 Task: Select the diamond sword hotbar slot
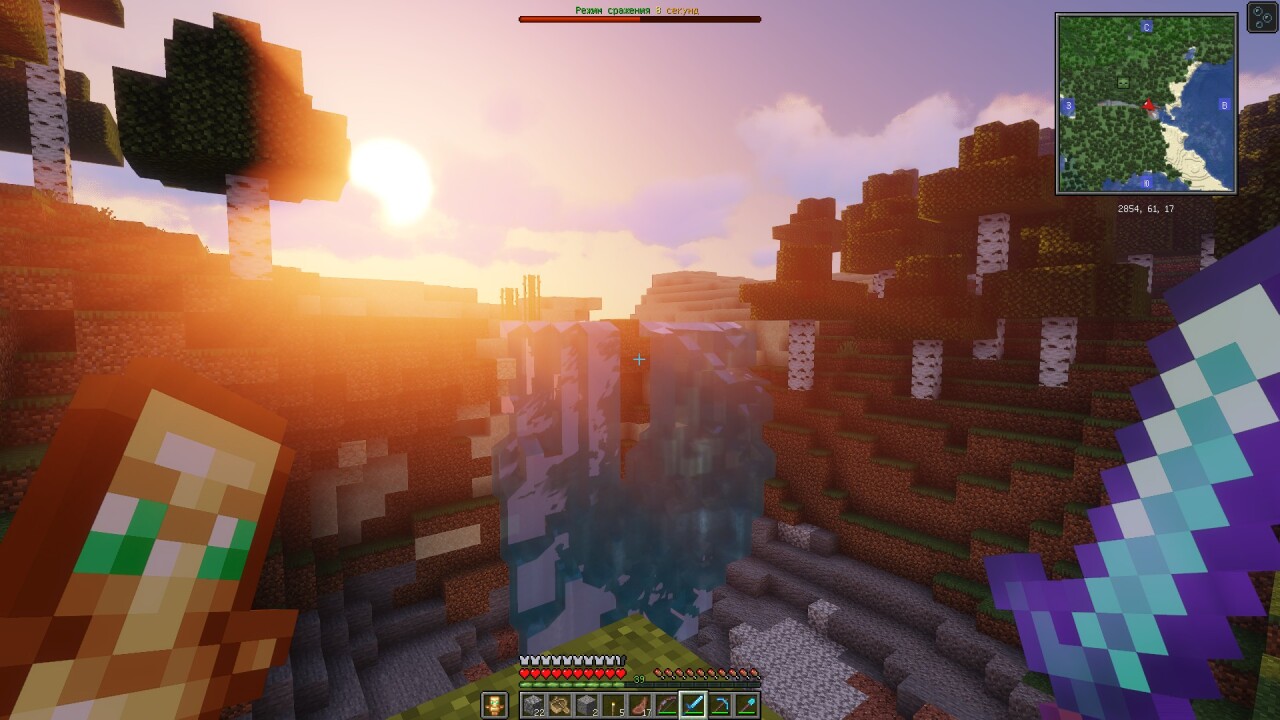pyautogui.click(x=693, y=705)
